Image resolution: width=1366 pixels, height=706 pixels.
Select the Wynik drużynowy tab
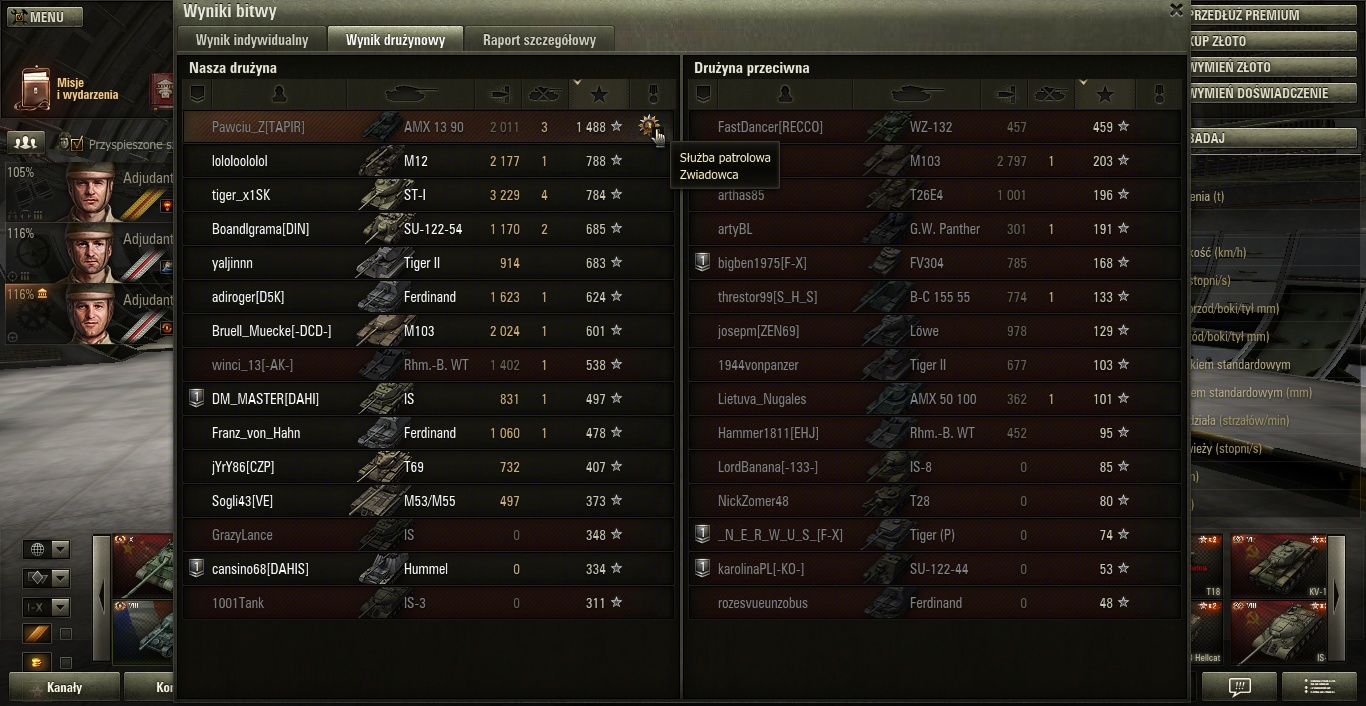coord(395,40)
